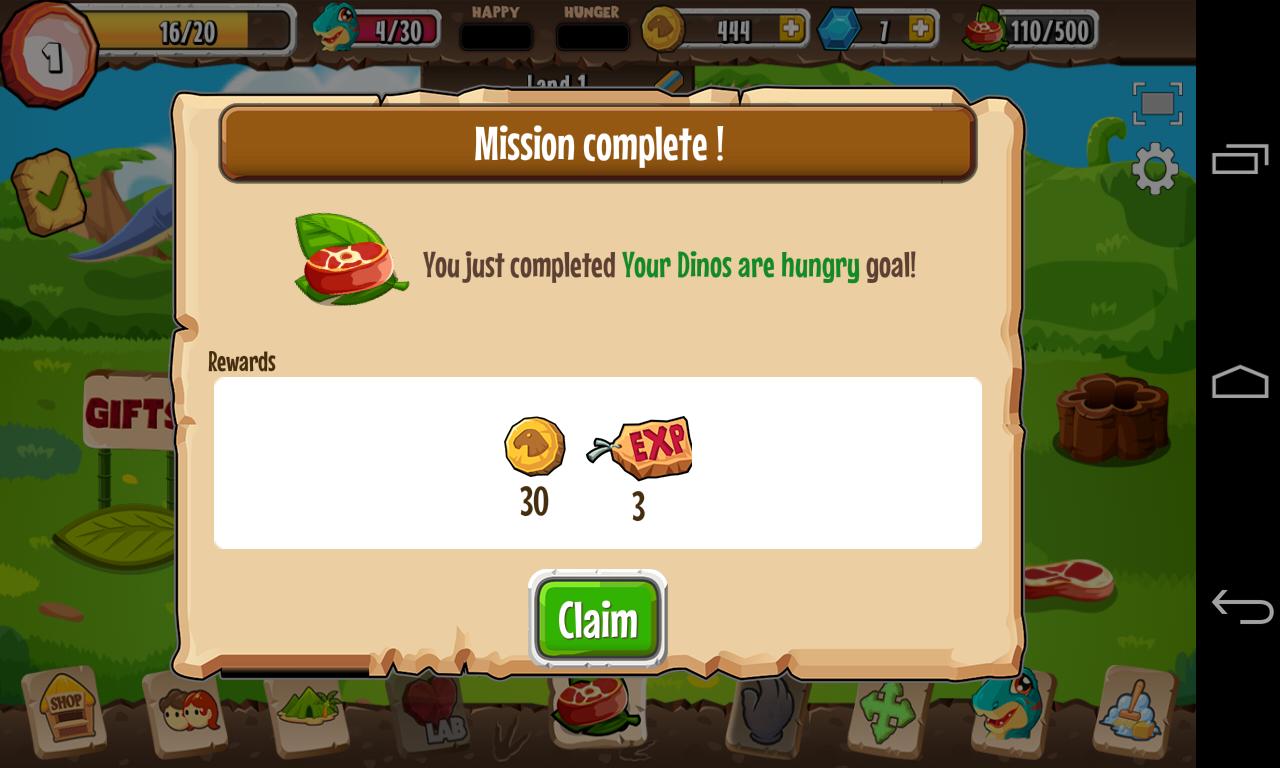Image resolution: width=1280 pixels, height=768 pixels.
Task: Select the island lands tile
Action: (311, 710)
